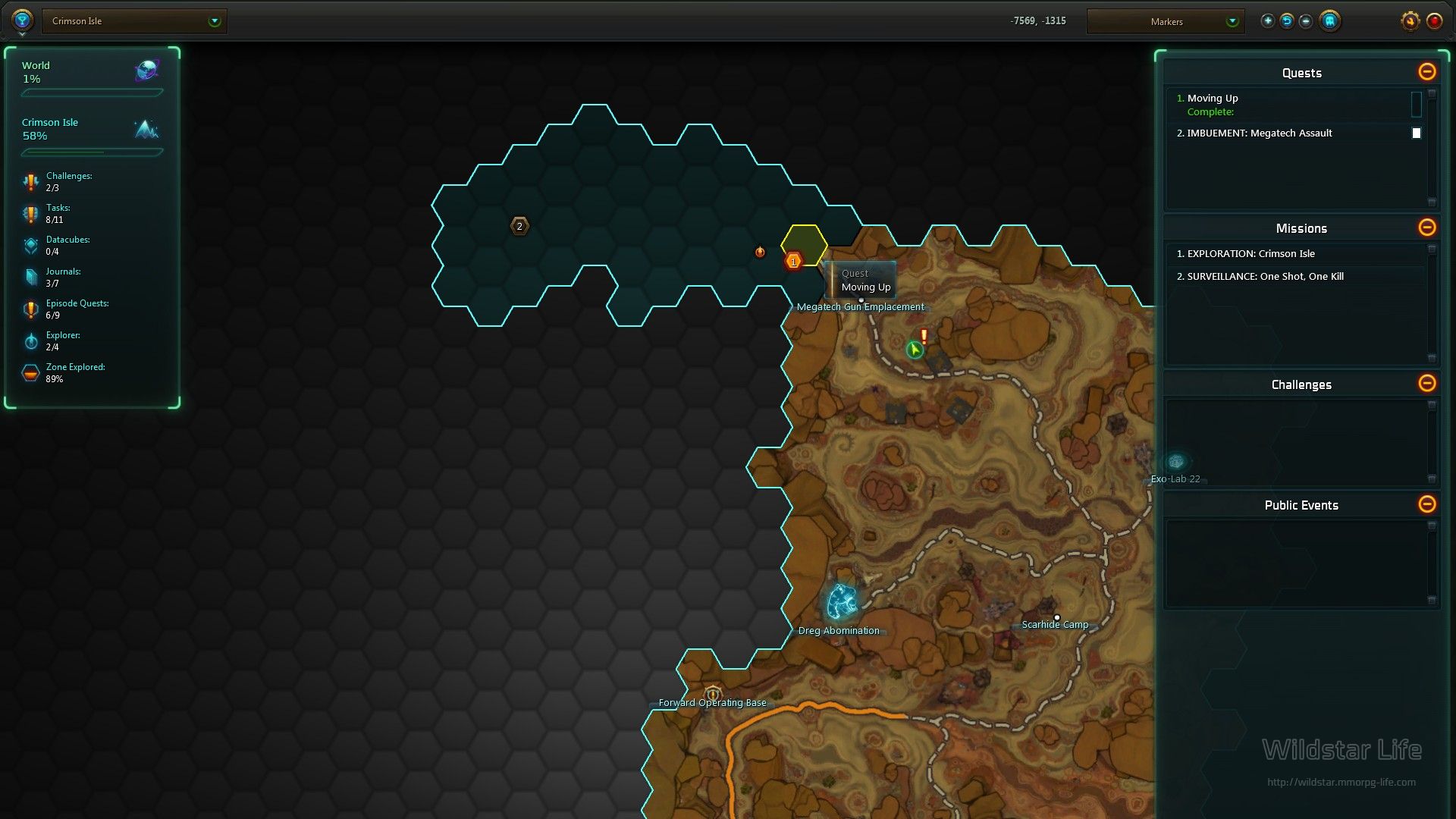
Task: Collapse the Public Events panel
Action: [x=1426, y=504]
